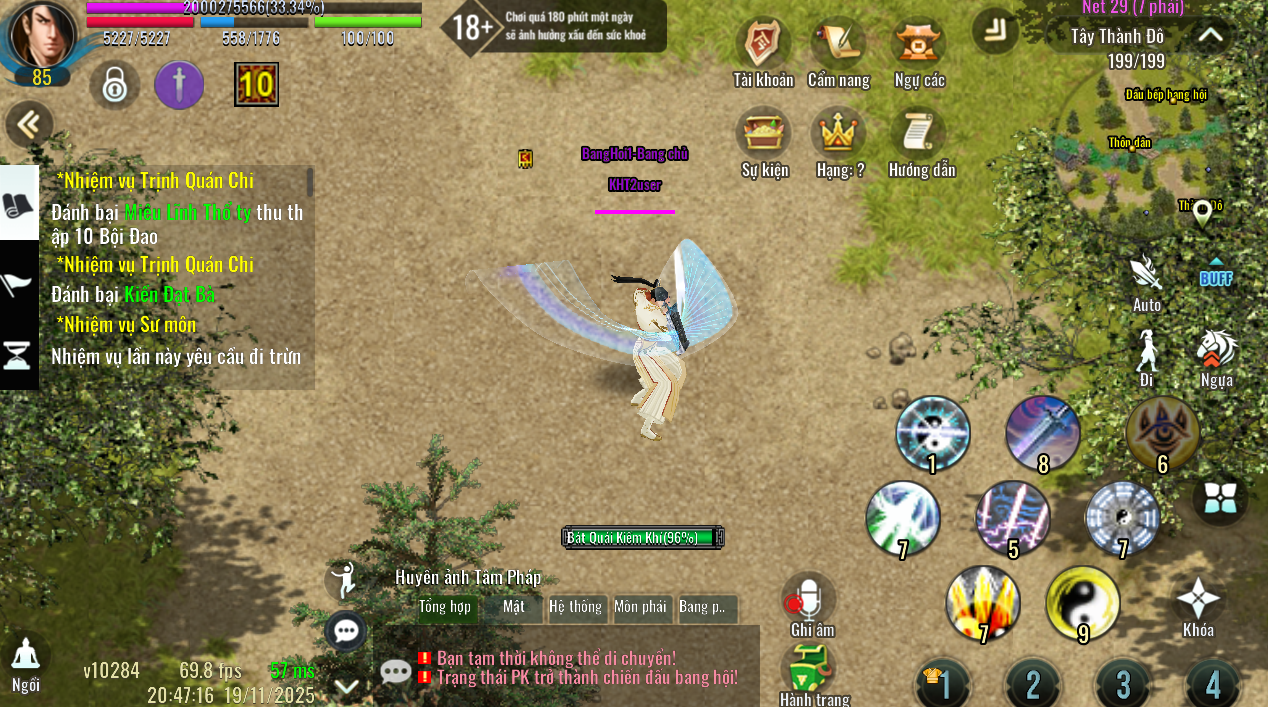Open the Tài khoản account menu
The image size is (1268, 707).
tap(763, 46)
